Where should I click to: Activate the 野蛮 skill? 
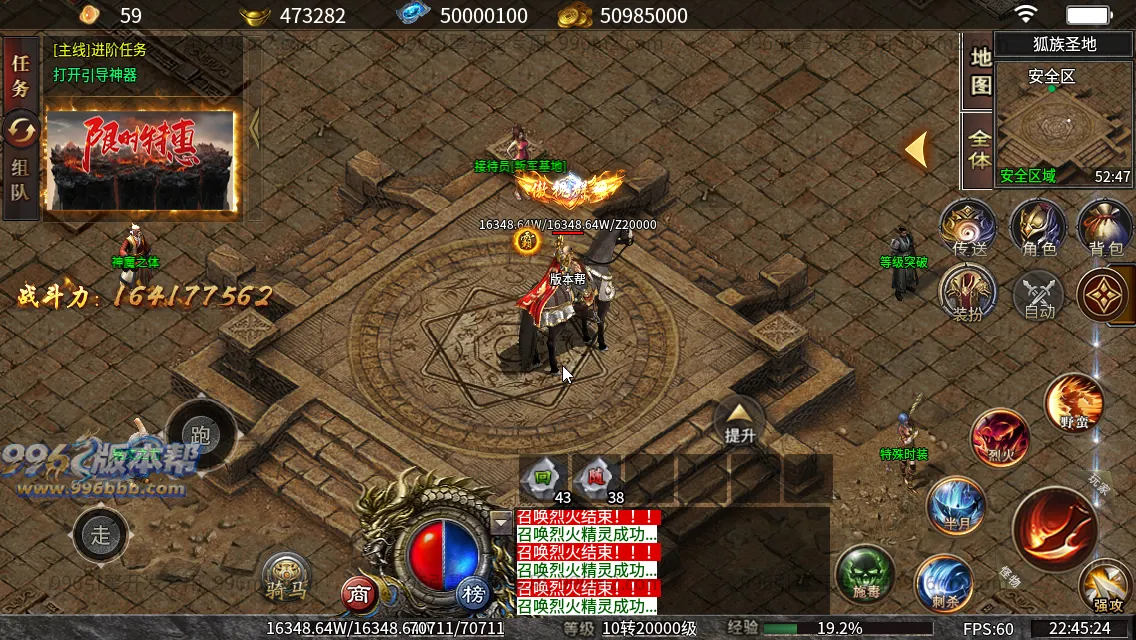1073,401
